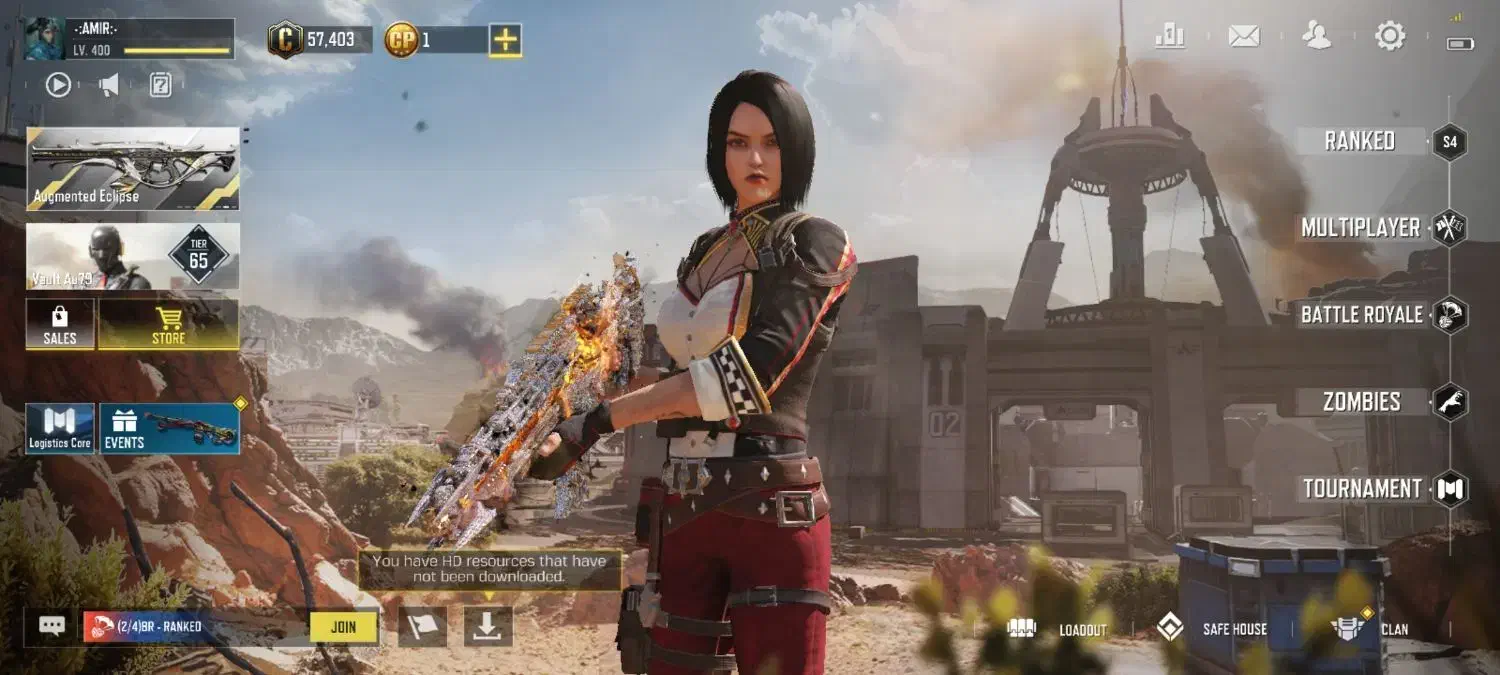Image resolution: width=1500 pixels, height=675 pixels.
Task: Join the BR Ranked lobby
Action: [x=343, y=627]
